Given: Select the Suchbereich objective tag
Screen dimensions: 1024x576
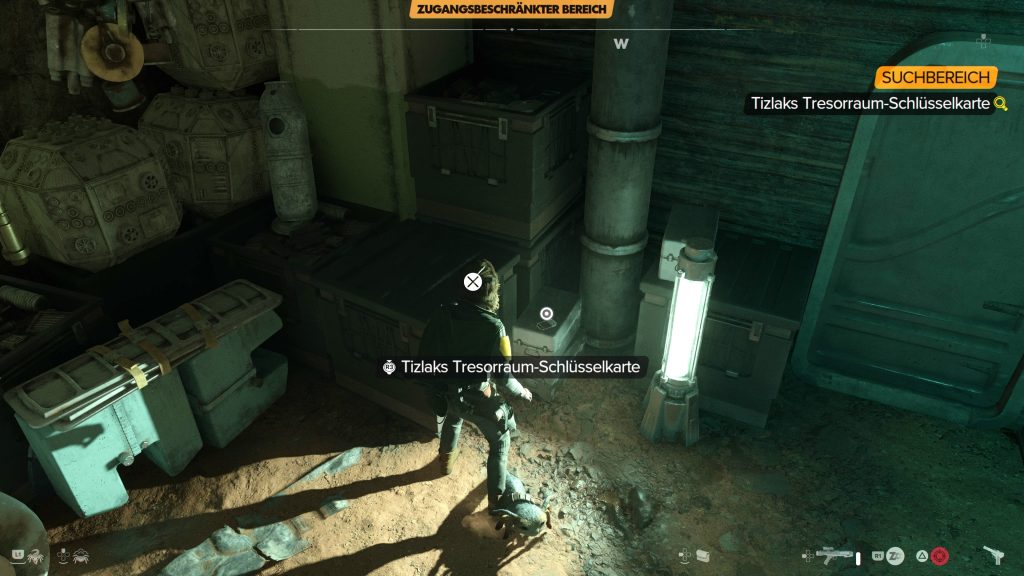Looking at the screenshot, I should [936, 78].
